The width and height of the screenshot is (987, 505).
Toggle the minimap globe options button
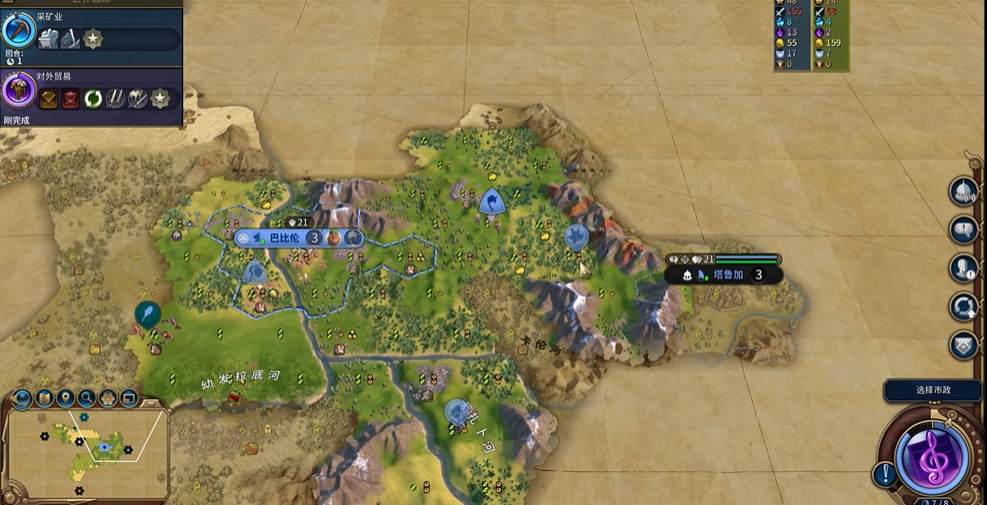(x=22, y=399)
